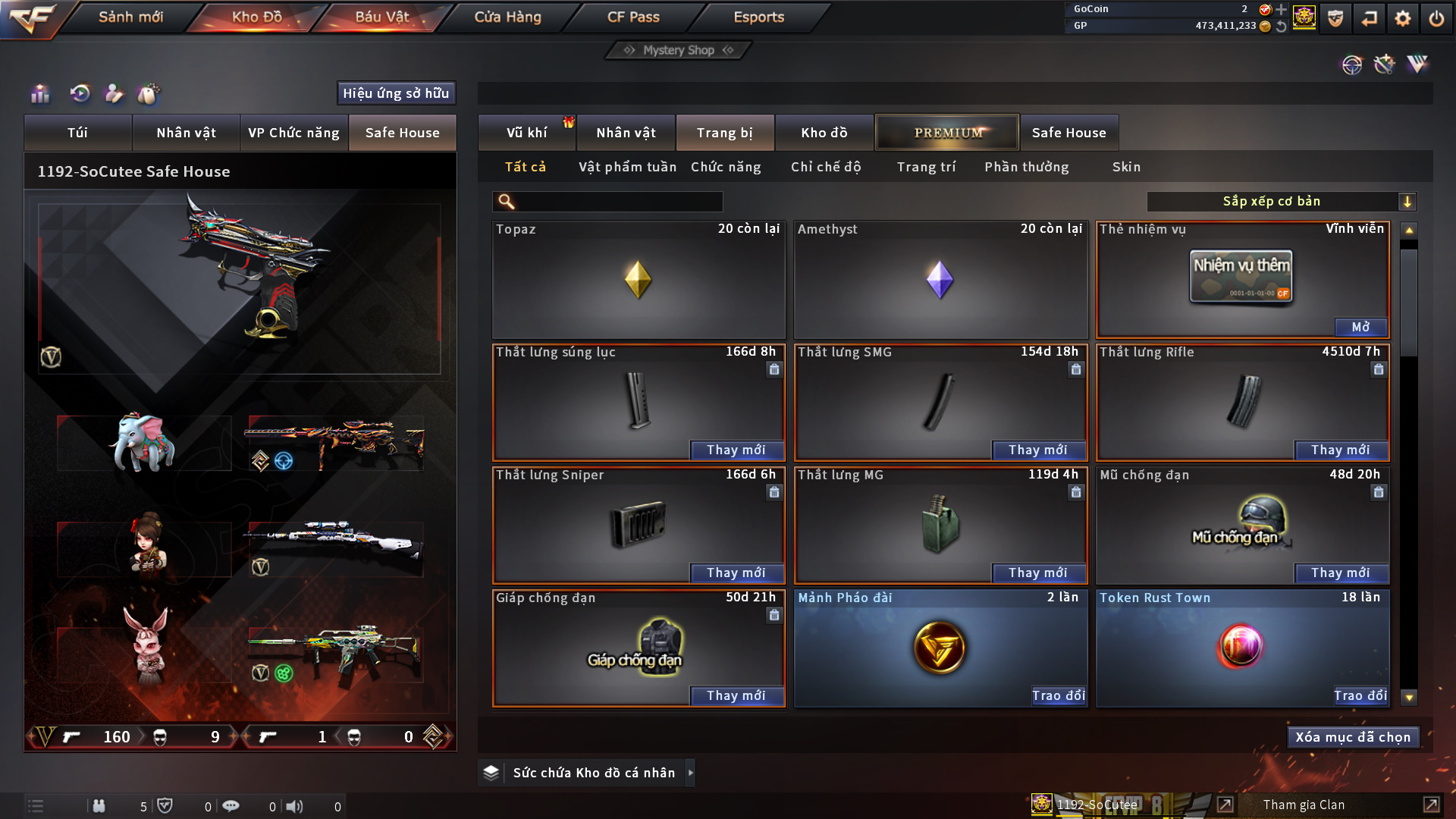Select the Topaz gem slot
The image size is (1456, 819).
pos(638,279)
